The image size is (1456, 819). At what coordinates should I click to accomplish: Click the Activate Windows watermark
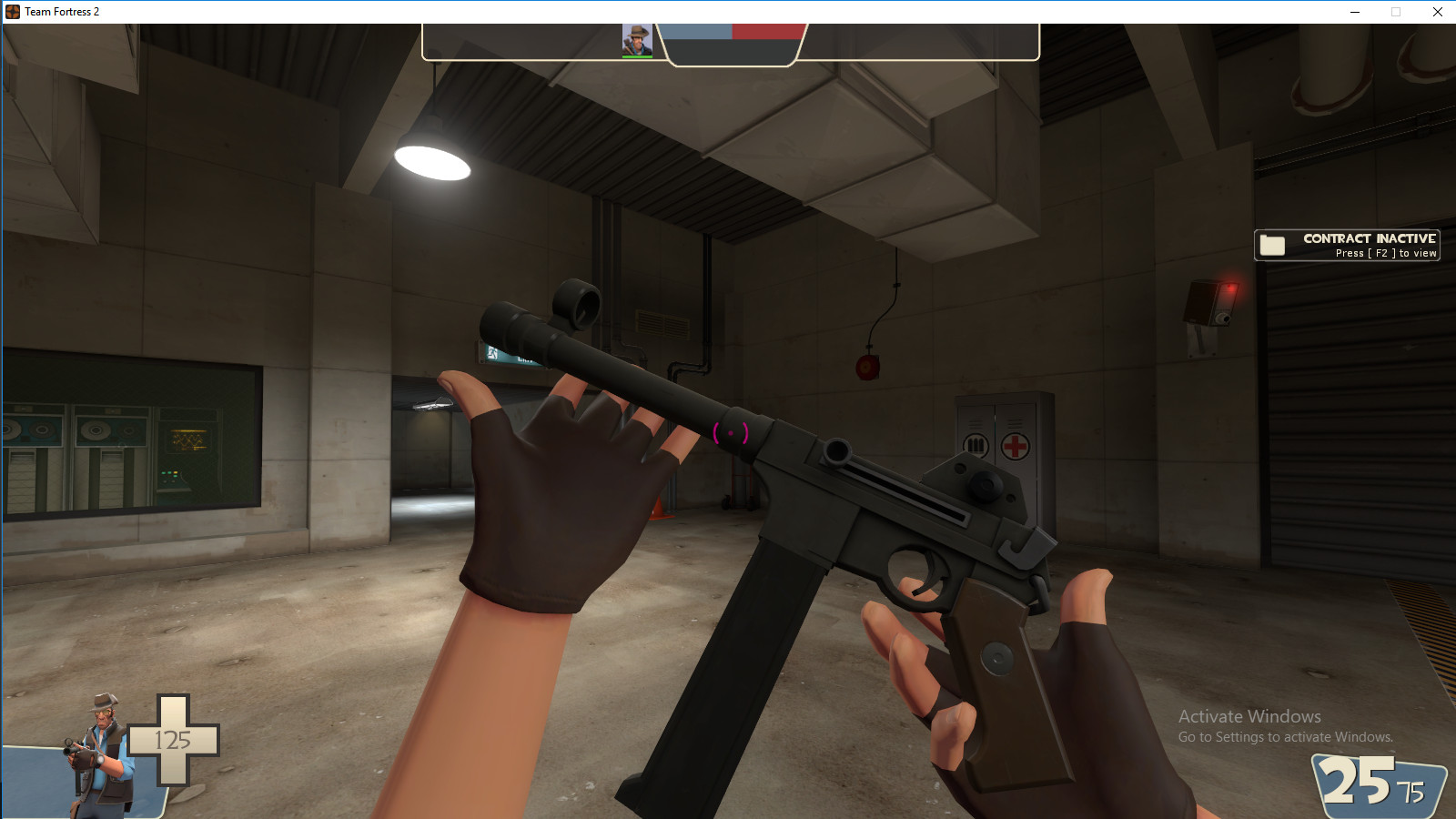point(1249,716)
